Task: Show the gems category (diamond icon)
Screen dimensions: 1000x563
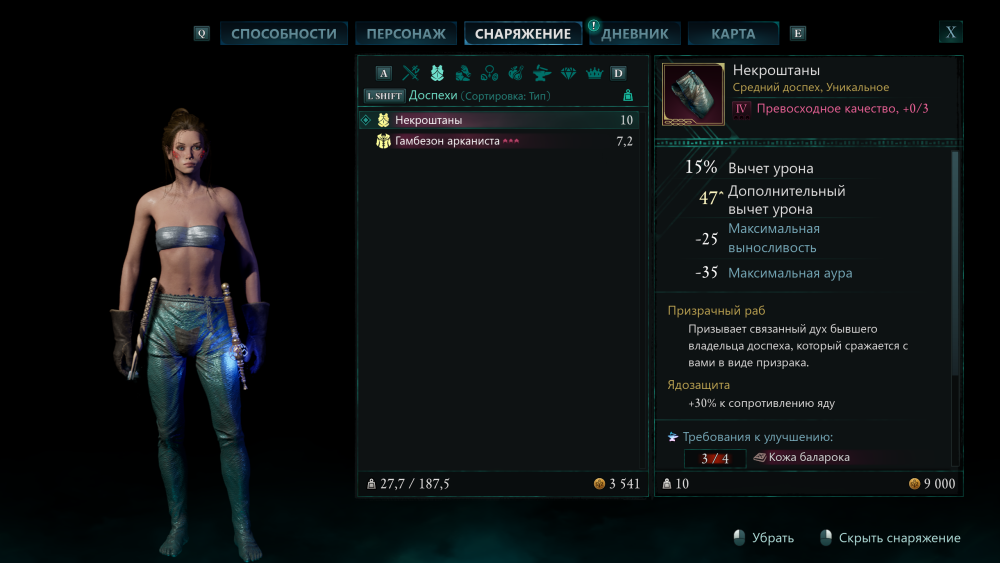Action: pyautogui.click(x=568, y=73)
